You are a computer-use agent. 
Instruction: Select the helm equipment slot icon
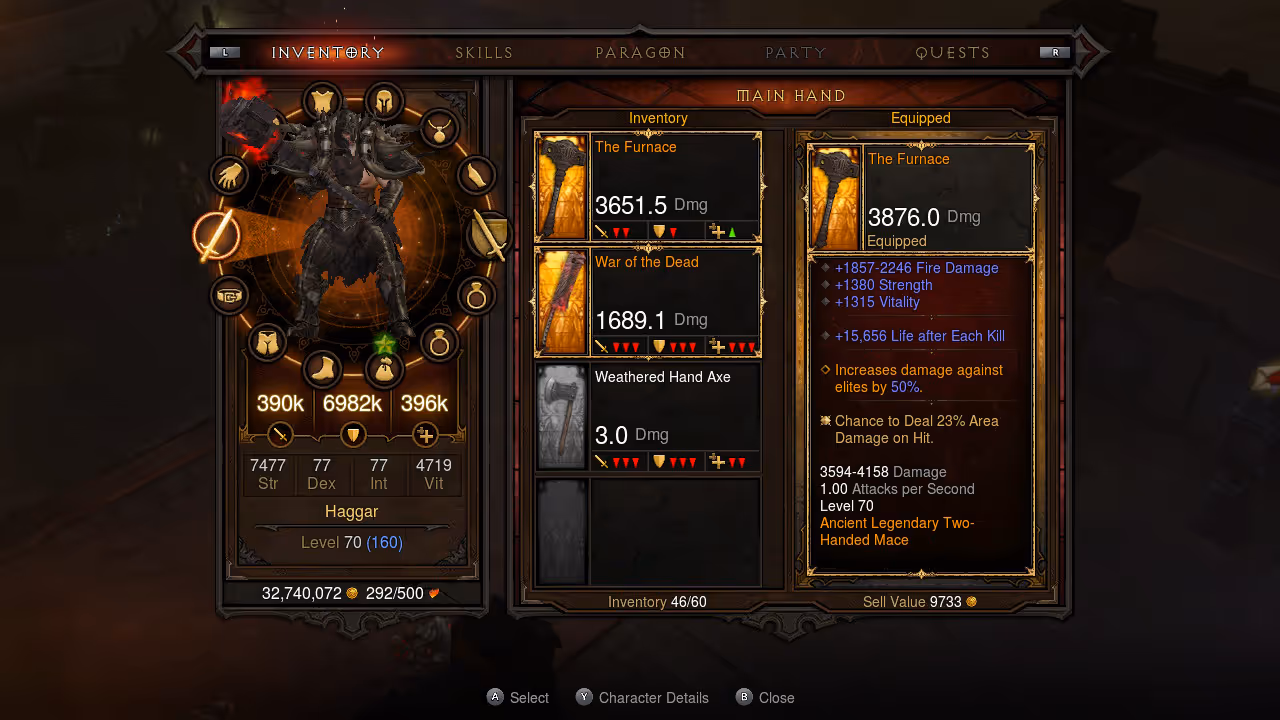pos(384,101)
